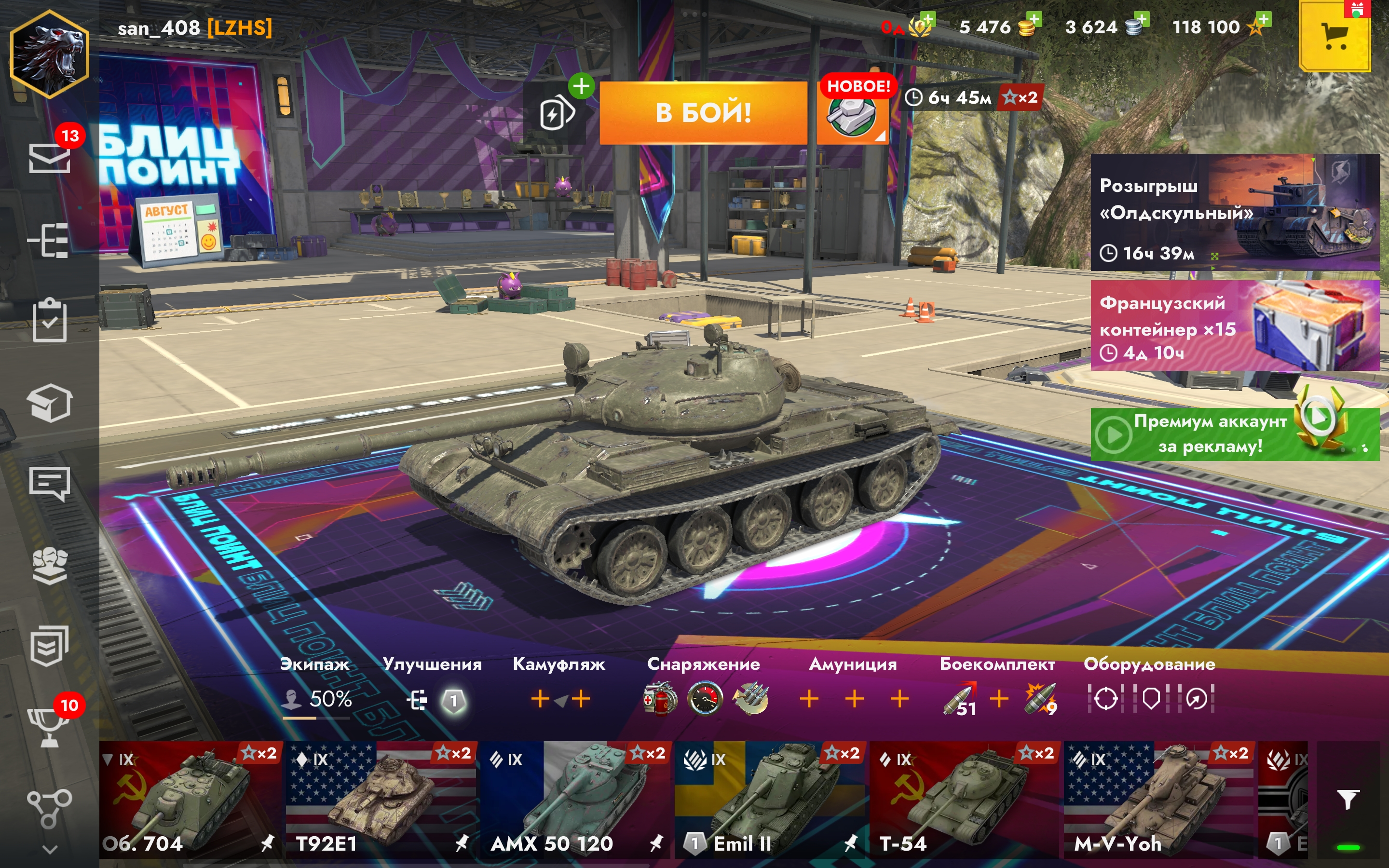Pick the M-V-Yoh tank

(1158, 799)
